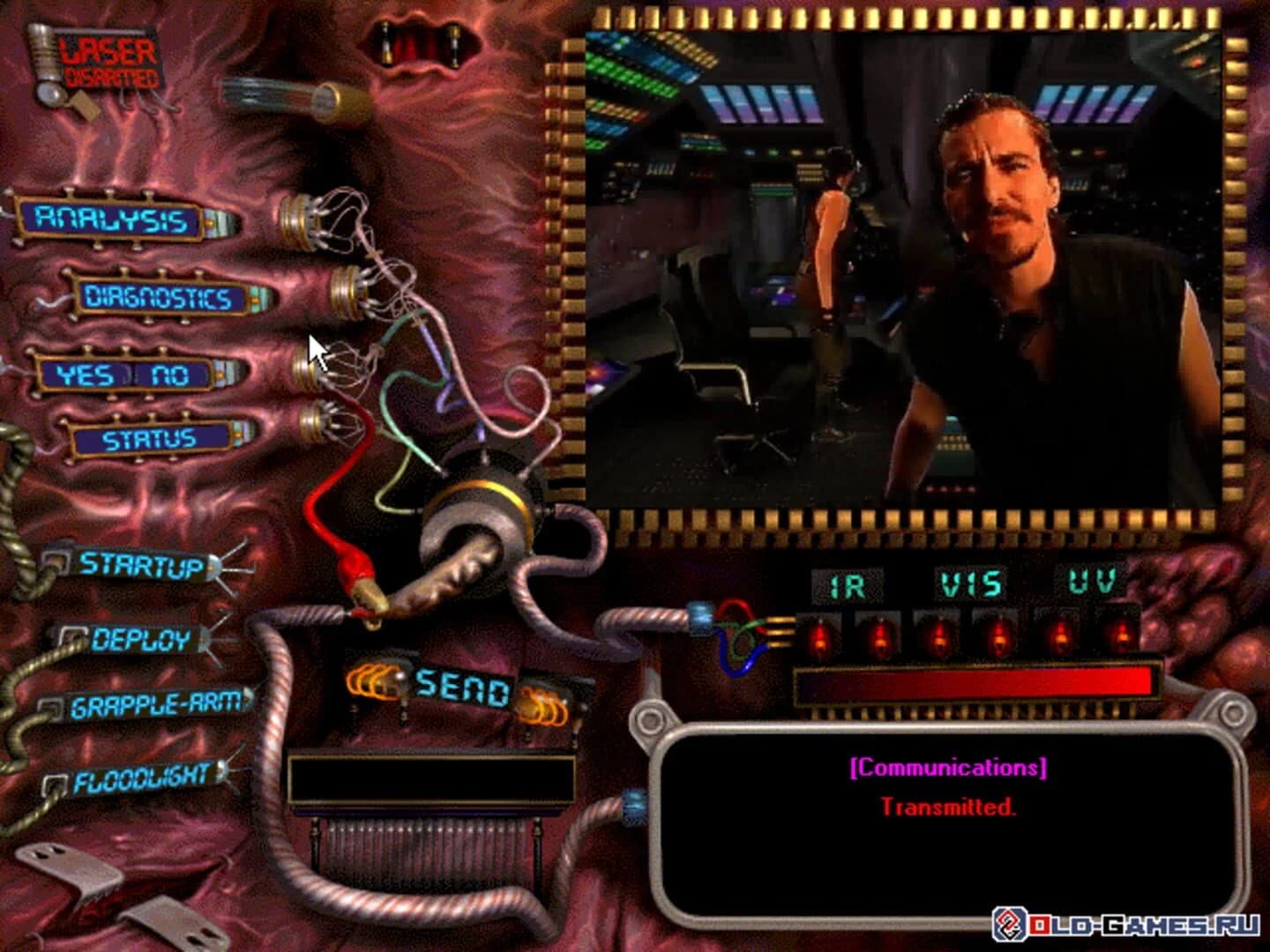Click the LASER DISABLED indicator scroll
The width and height of the screenshot is (1270, 952).
(106, 62)
